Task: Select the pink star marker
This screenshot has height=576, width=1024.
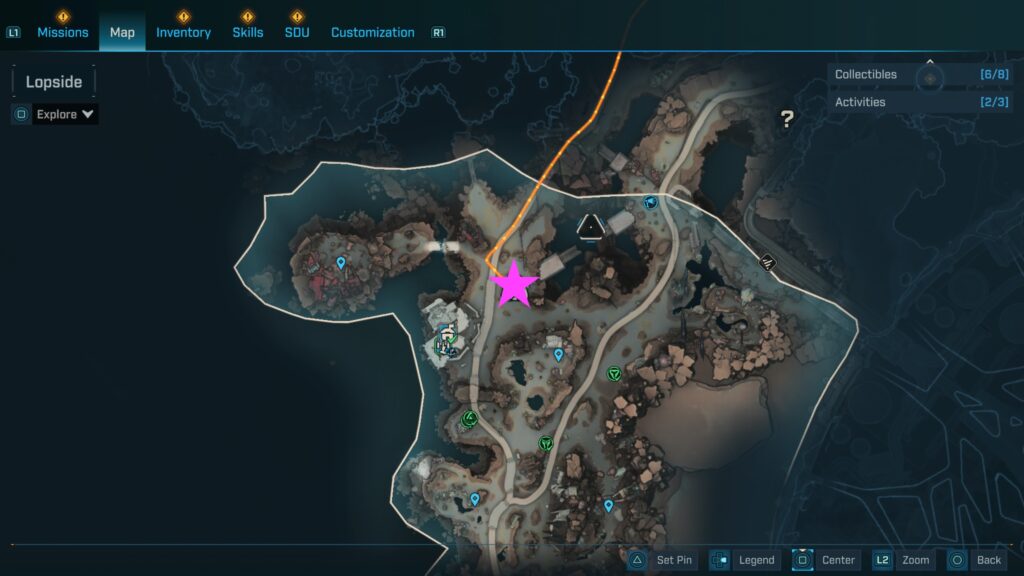Action: point(514,284)
